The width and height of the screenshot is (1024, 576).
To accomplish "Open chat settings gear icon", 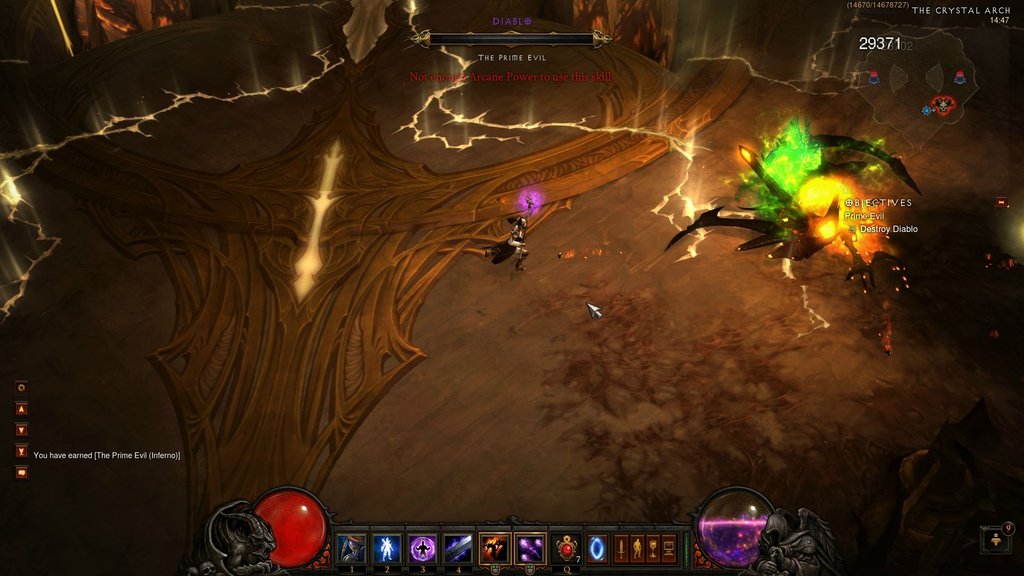I will click(x=21, y=387).
